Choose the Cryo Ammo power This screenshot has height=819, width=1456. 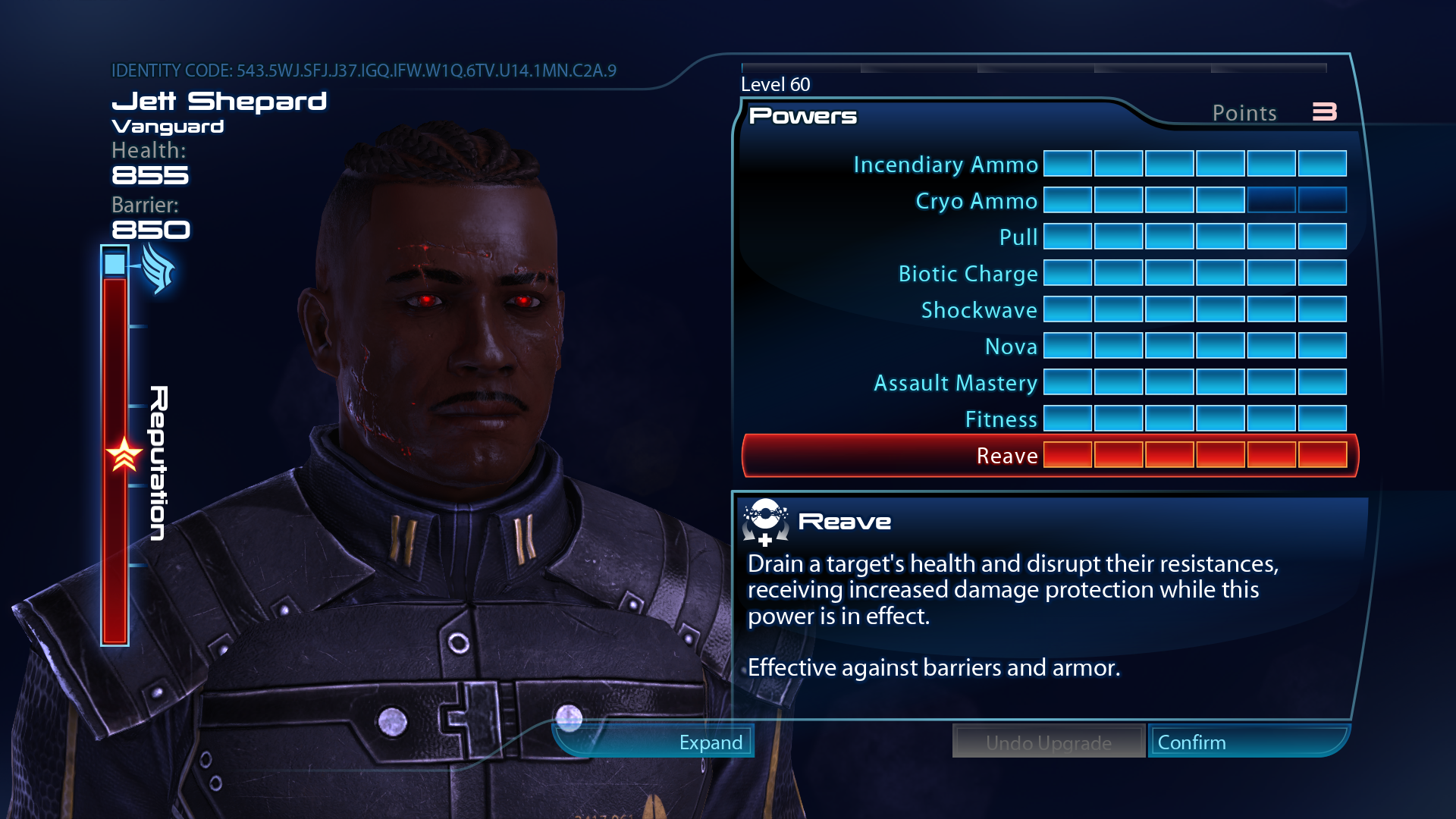976,201
